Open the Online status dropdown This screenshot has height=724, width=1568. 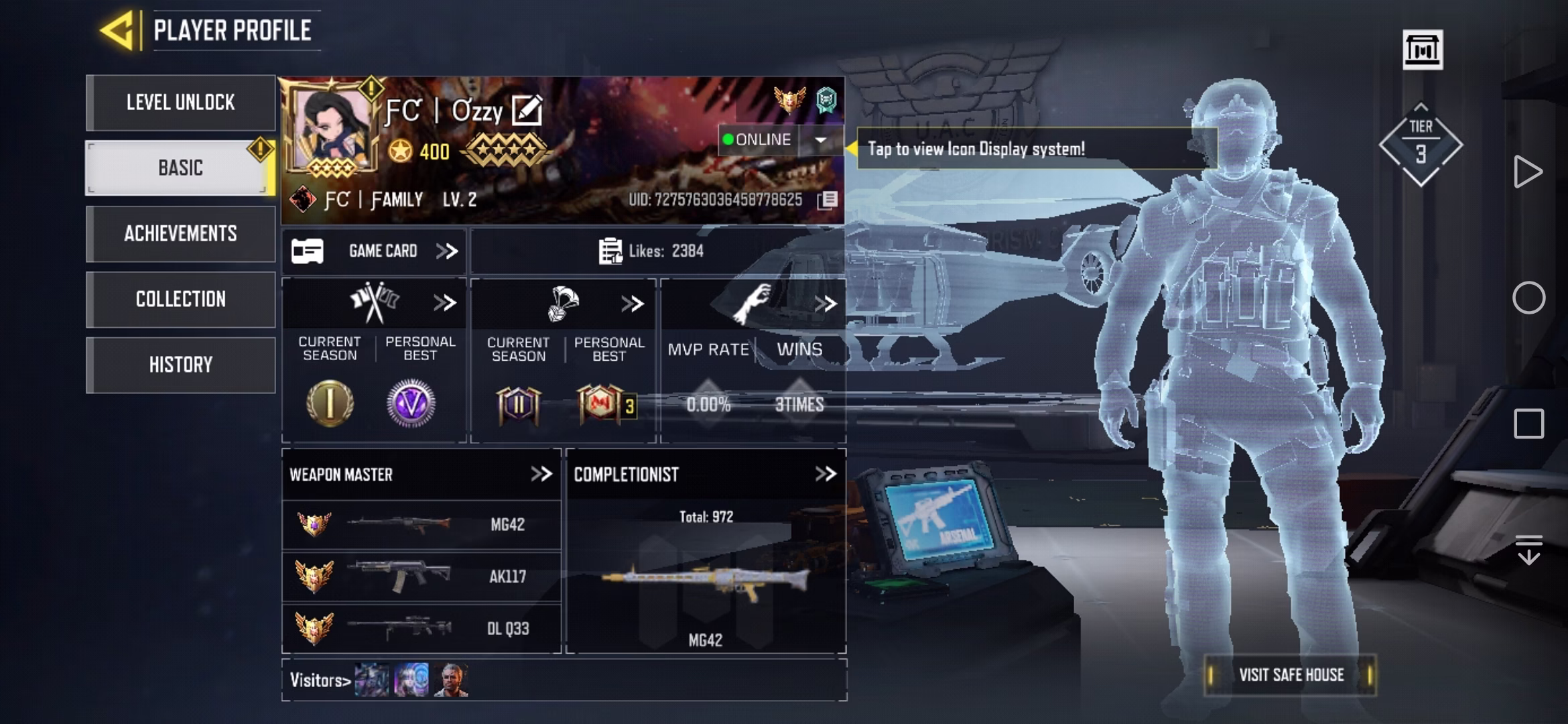(820, 140)
